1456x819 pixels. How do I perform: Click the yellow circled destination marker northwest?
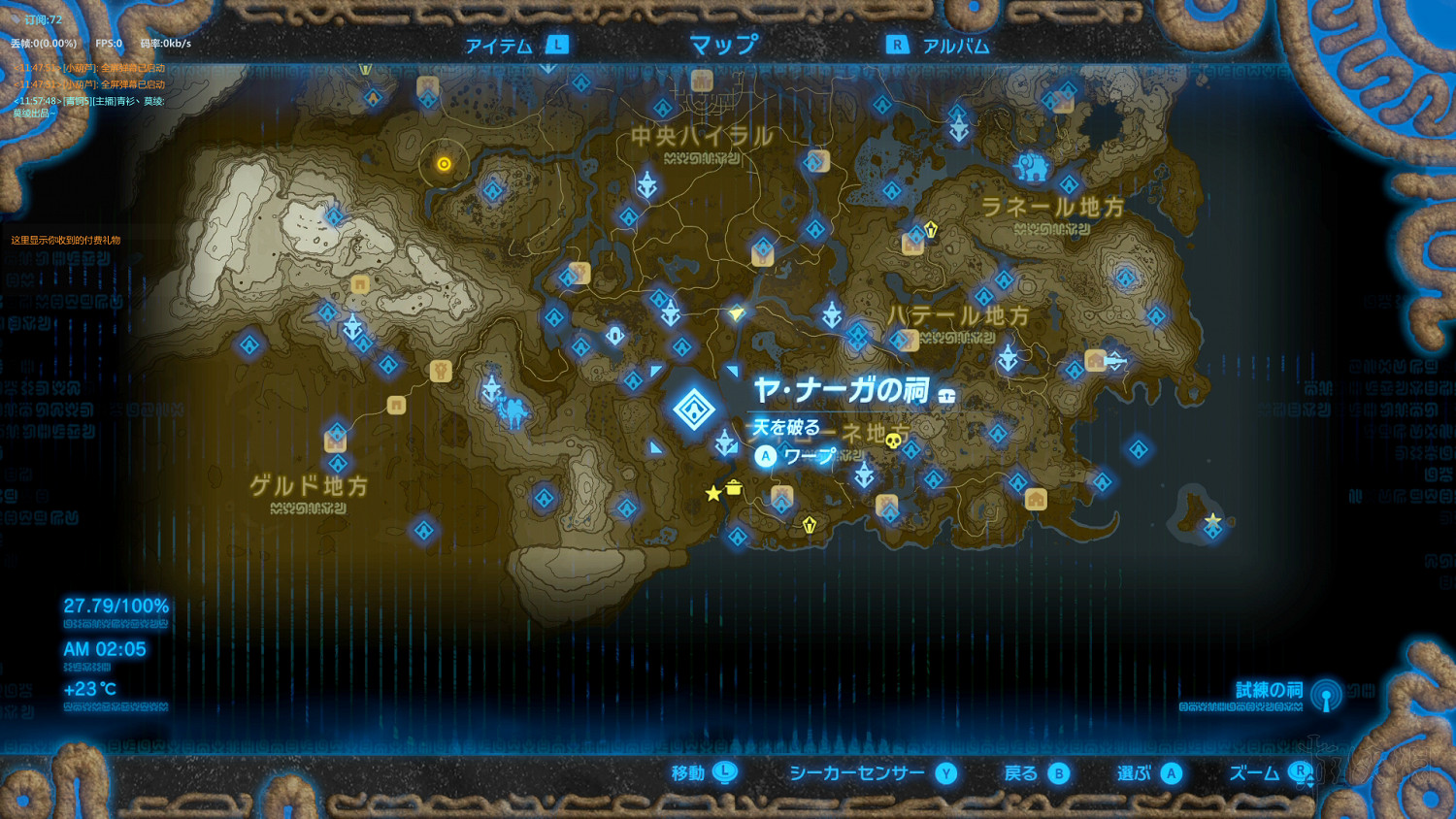pyautogui.click(x=443, y=165)
